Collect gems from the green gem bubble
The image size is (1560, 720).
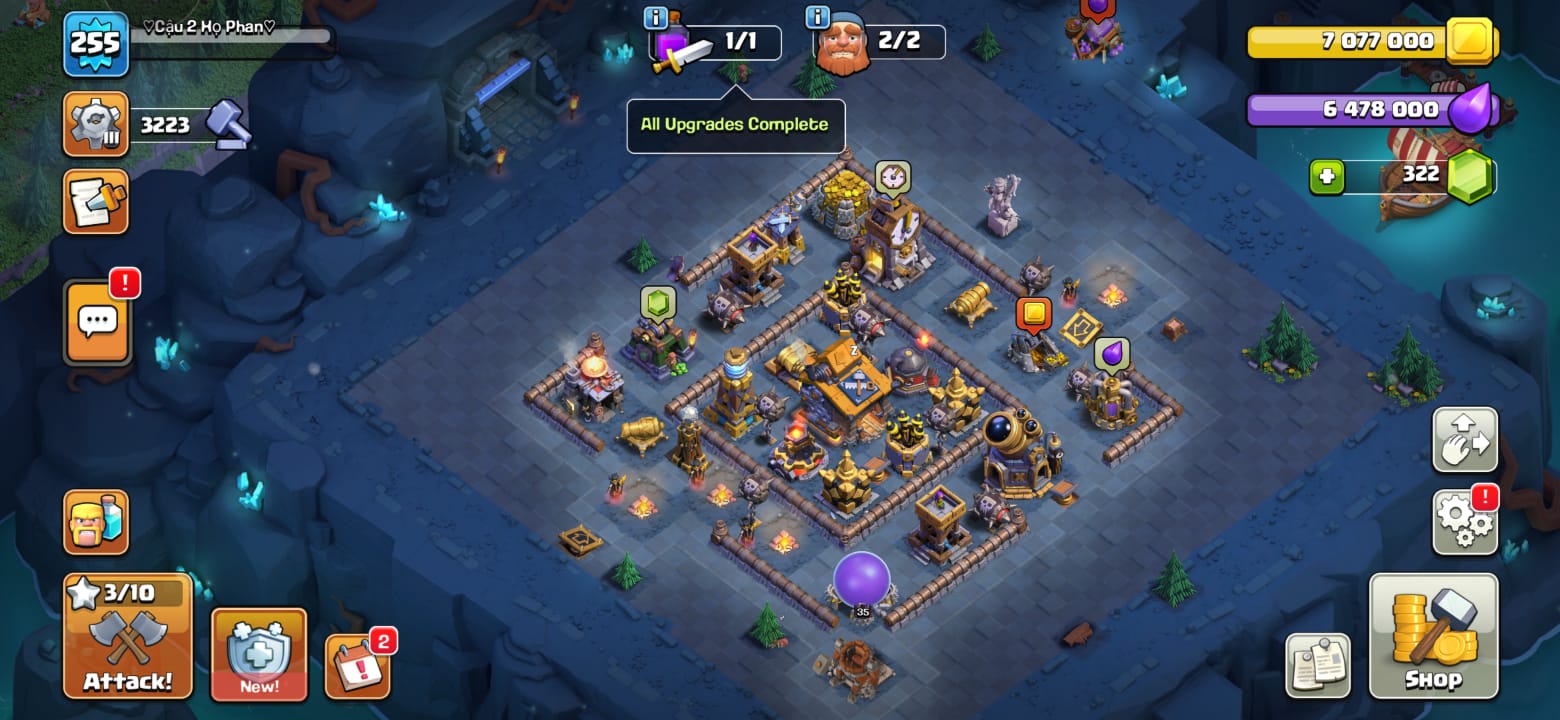[658, 303]
